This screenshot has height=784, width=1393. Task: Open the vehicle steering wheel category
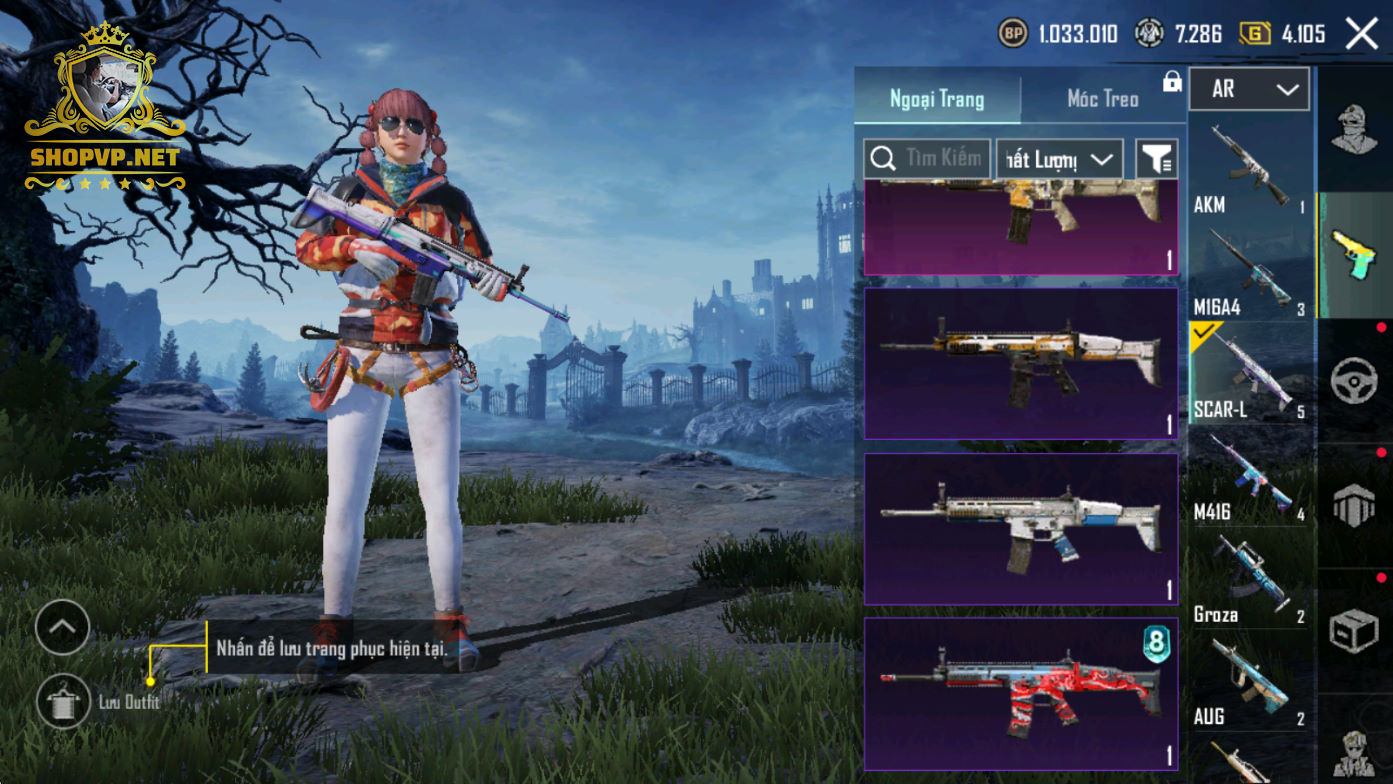click(1355, 381)
